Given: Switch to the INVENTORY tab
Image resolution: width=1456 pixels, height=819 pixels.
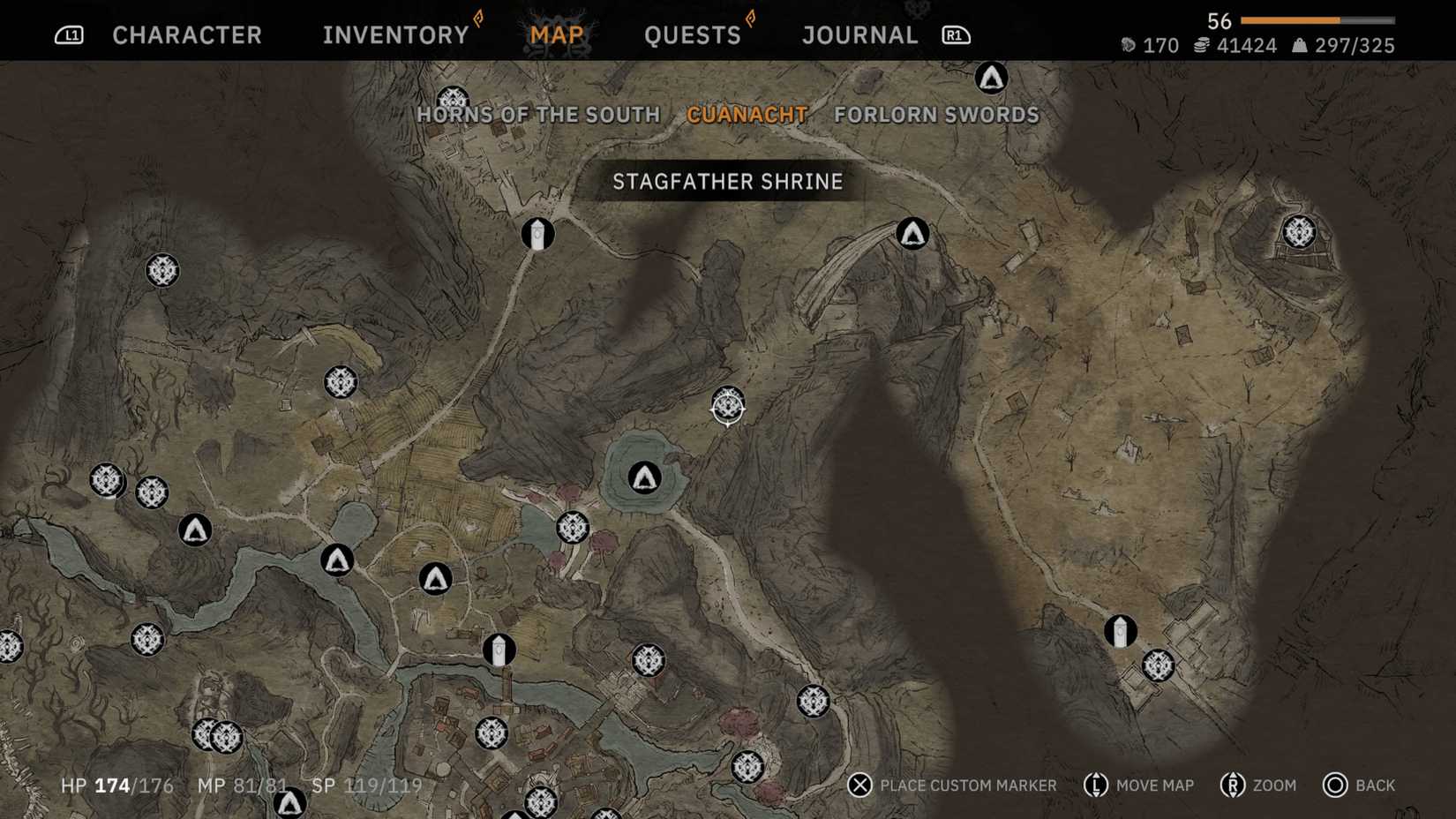Looking at the screenshot, I should pyautogui.click(x=394, y=34).
